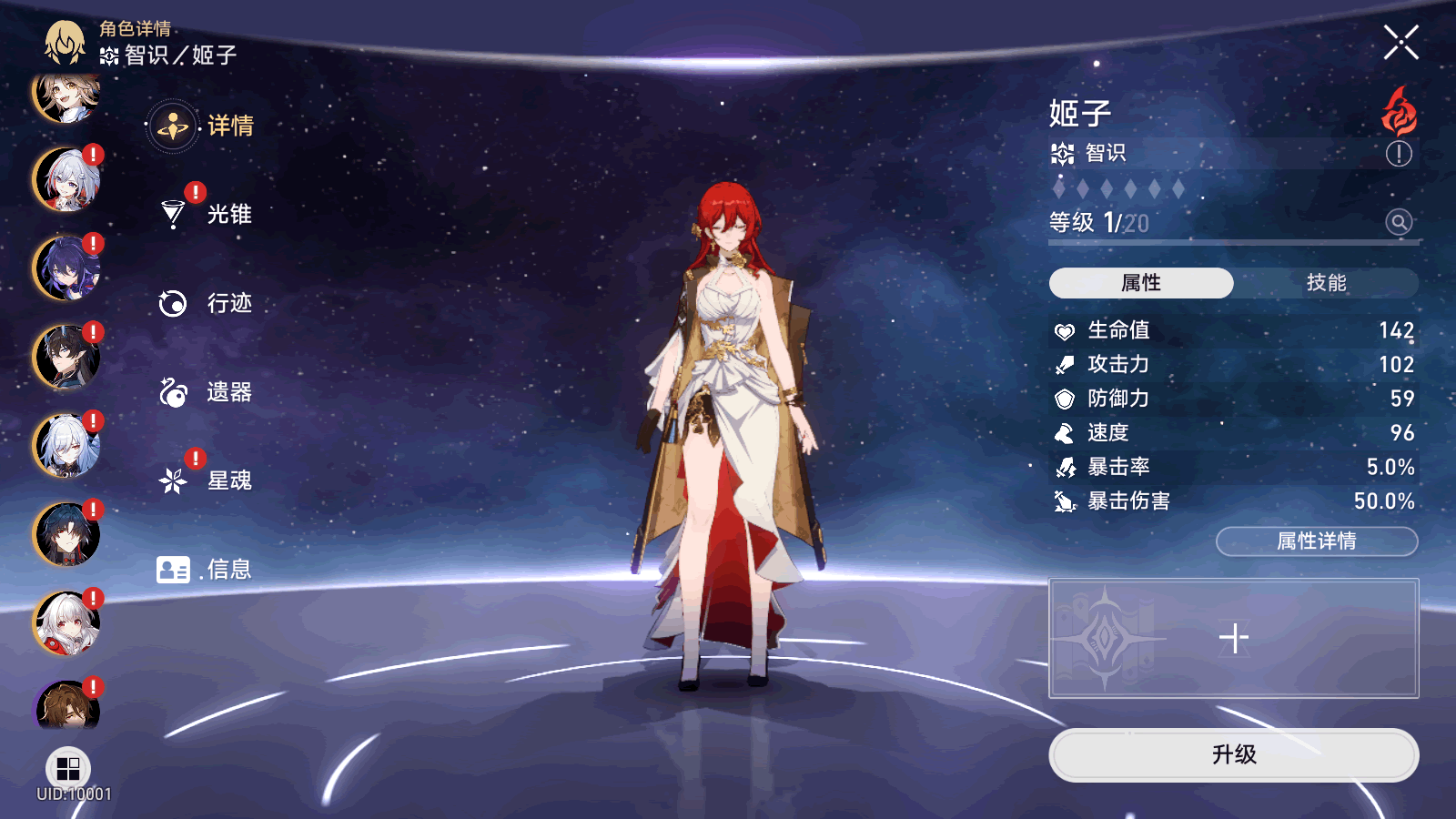This screenshot has width=1456, height=819.
Task: Select the purple-haired character portrait
Action: [66, 268]
